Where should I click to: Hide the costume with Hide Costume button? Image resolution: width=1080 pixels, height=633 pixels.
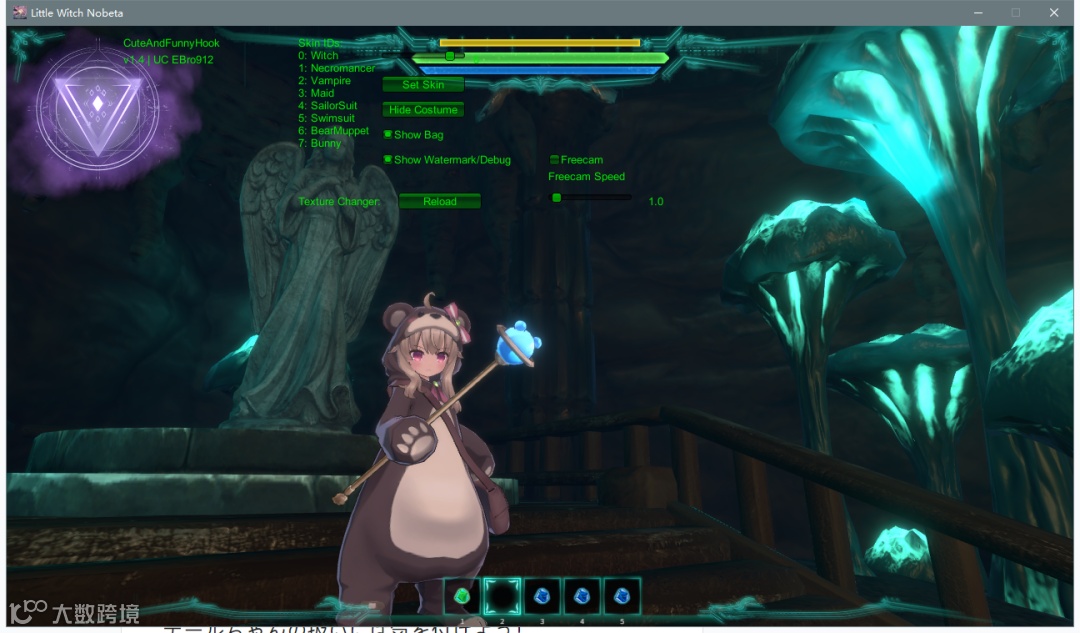click(x=423, y=110)
